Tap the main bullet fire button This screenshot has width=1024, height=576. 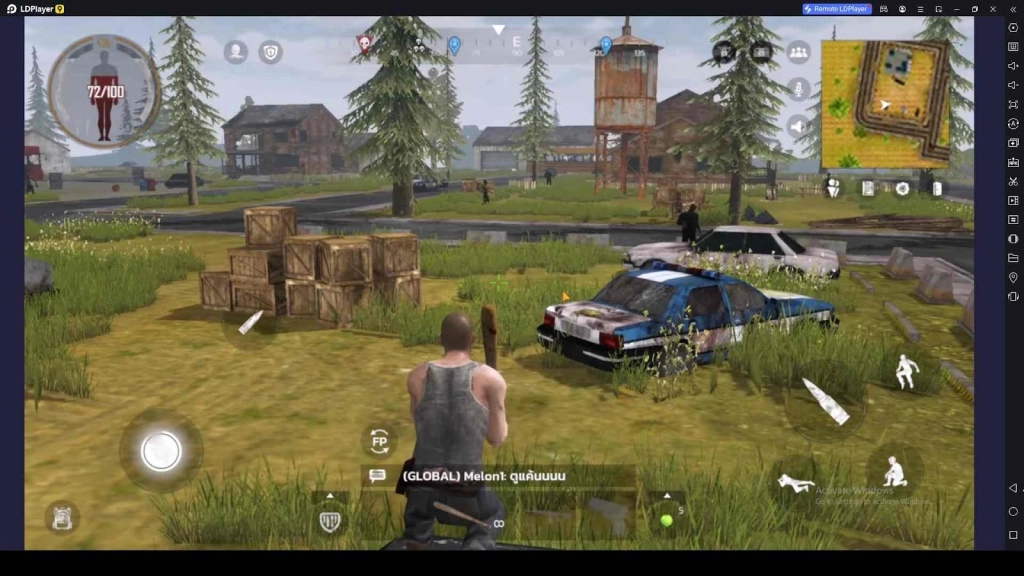click(x=826, y=401)
